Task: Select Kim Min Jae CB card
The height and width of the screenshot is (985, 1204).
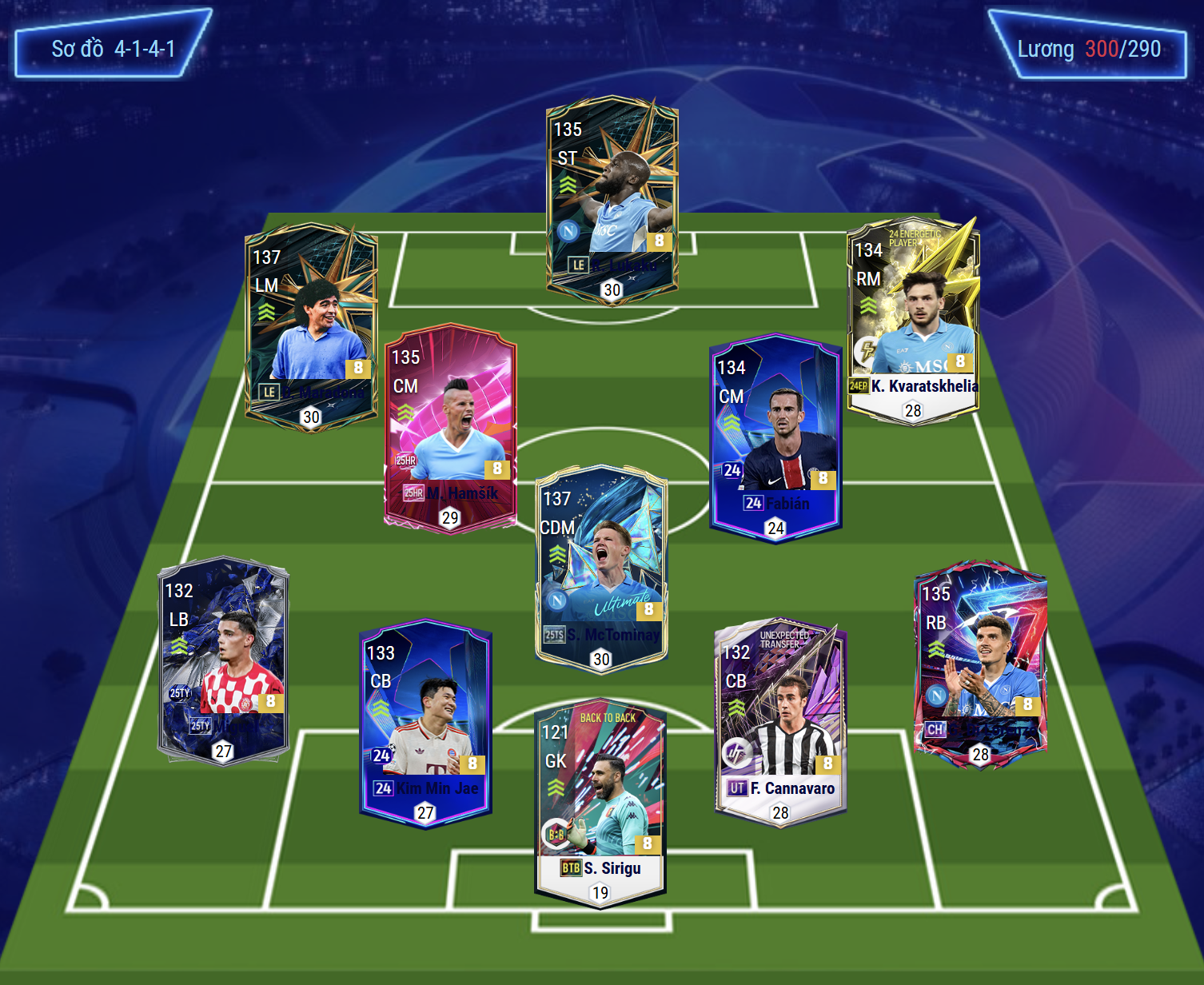Action: 425,722
